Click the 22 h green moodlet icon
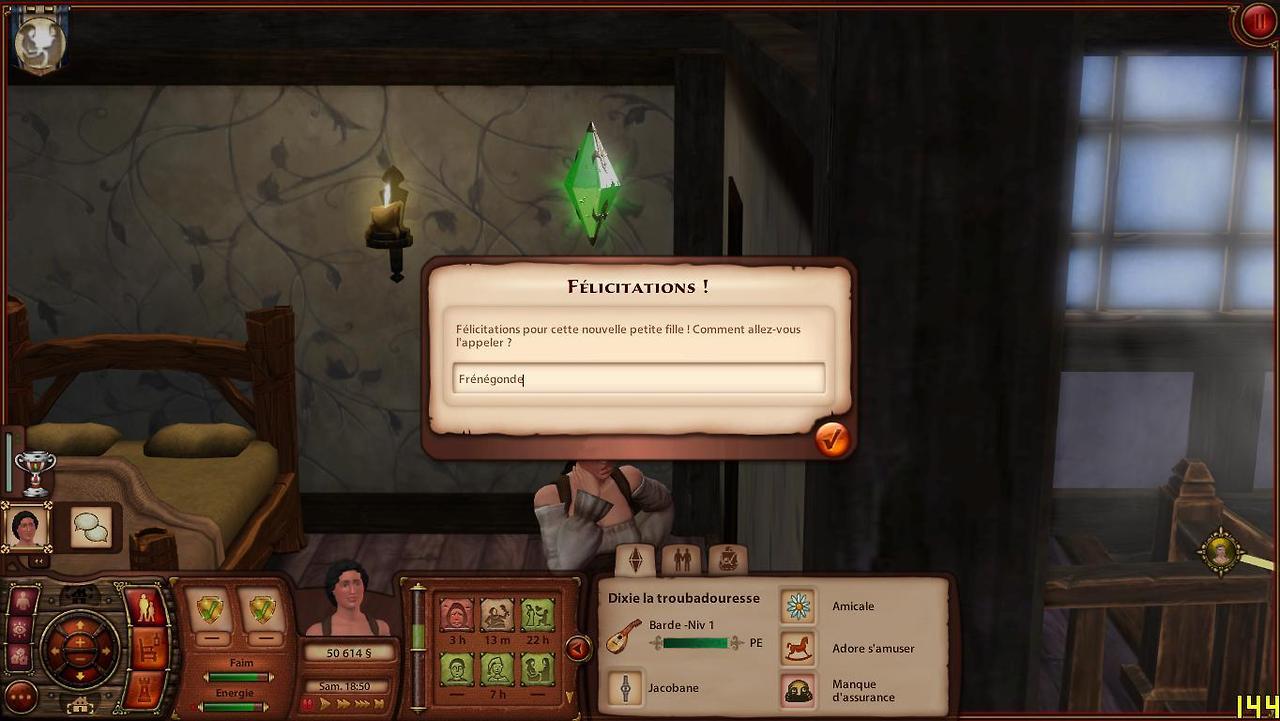Viewport: 1280px width, 721px height. click(x=537, y=614)
